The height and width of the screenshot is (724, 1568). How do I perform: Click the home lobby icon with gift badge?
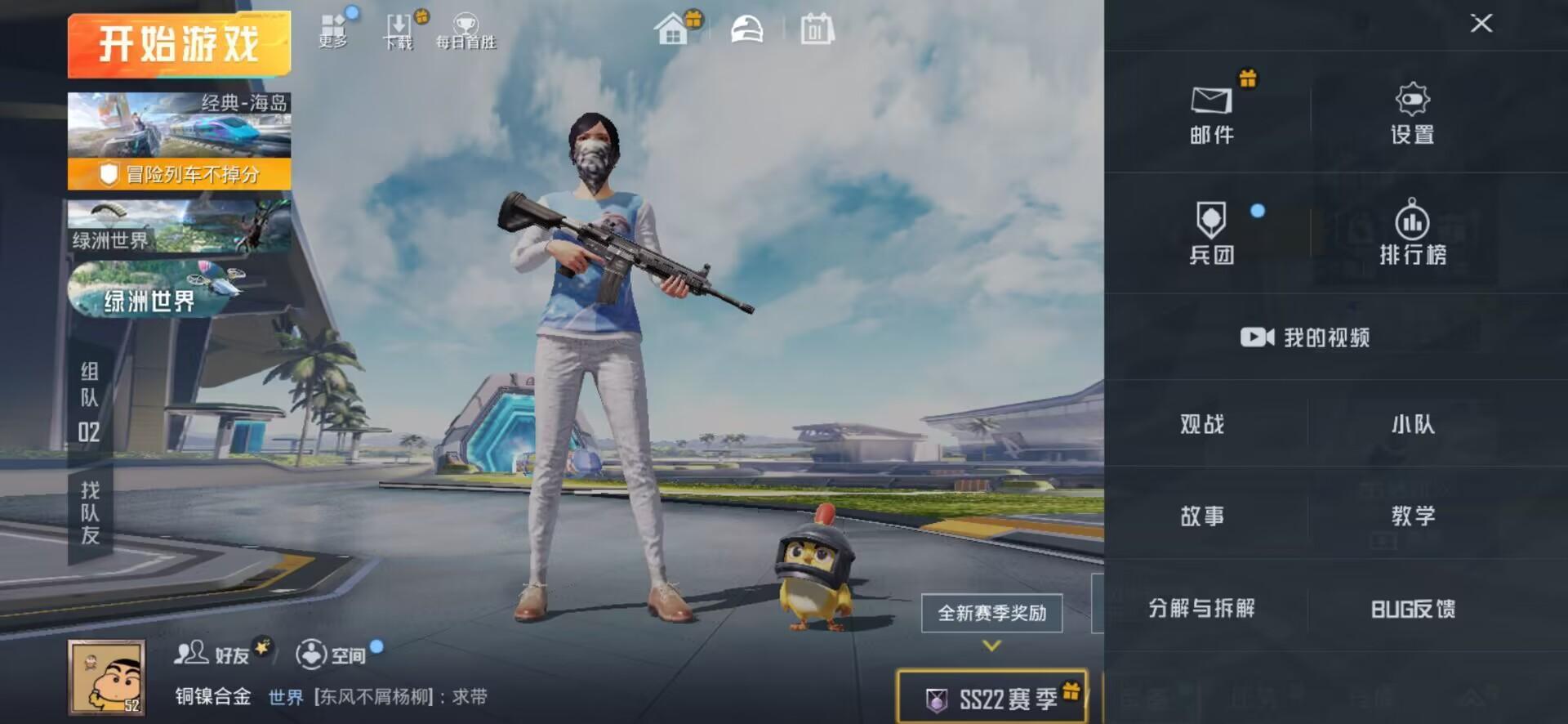(675, 28)
